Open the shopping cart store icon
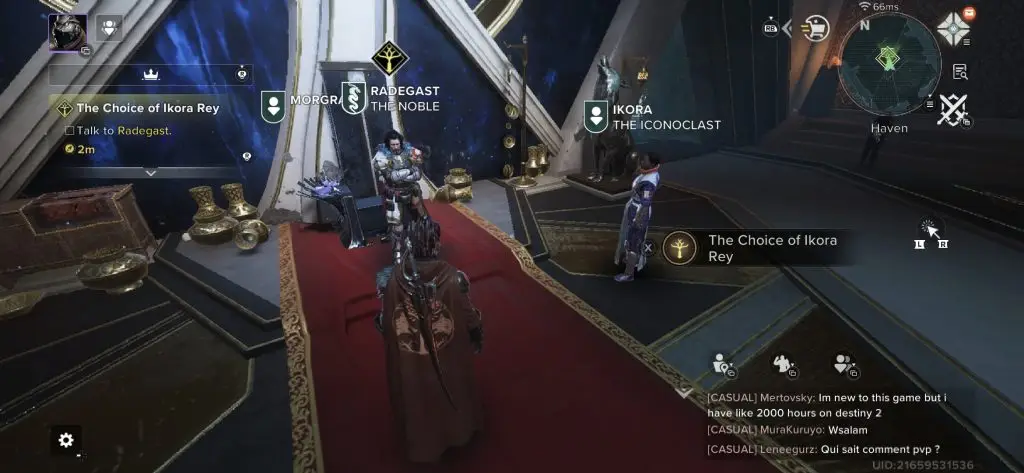 (818, 26)
